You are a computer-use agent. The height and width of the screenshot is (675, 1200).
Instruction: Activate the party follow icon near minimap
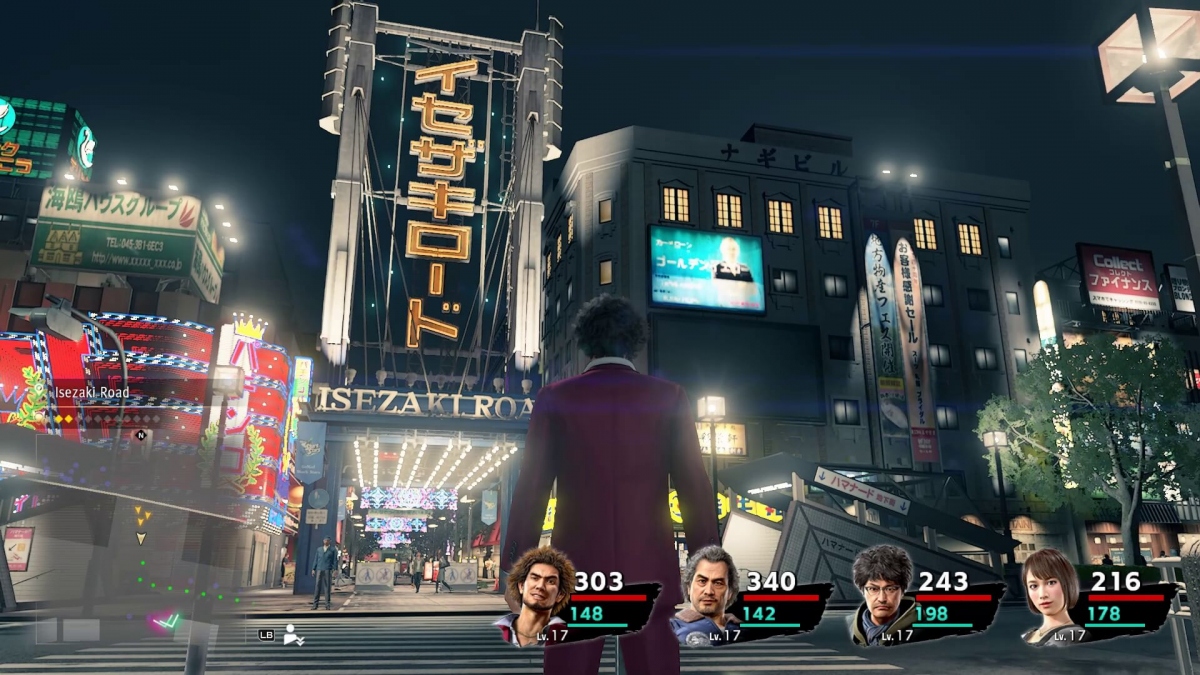pos(293,634)
